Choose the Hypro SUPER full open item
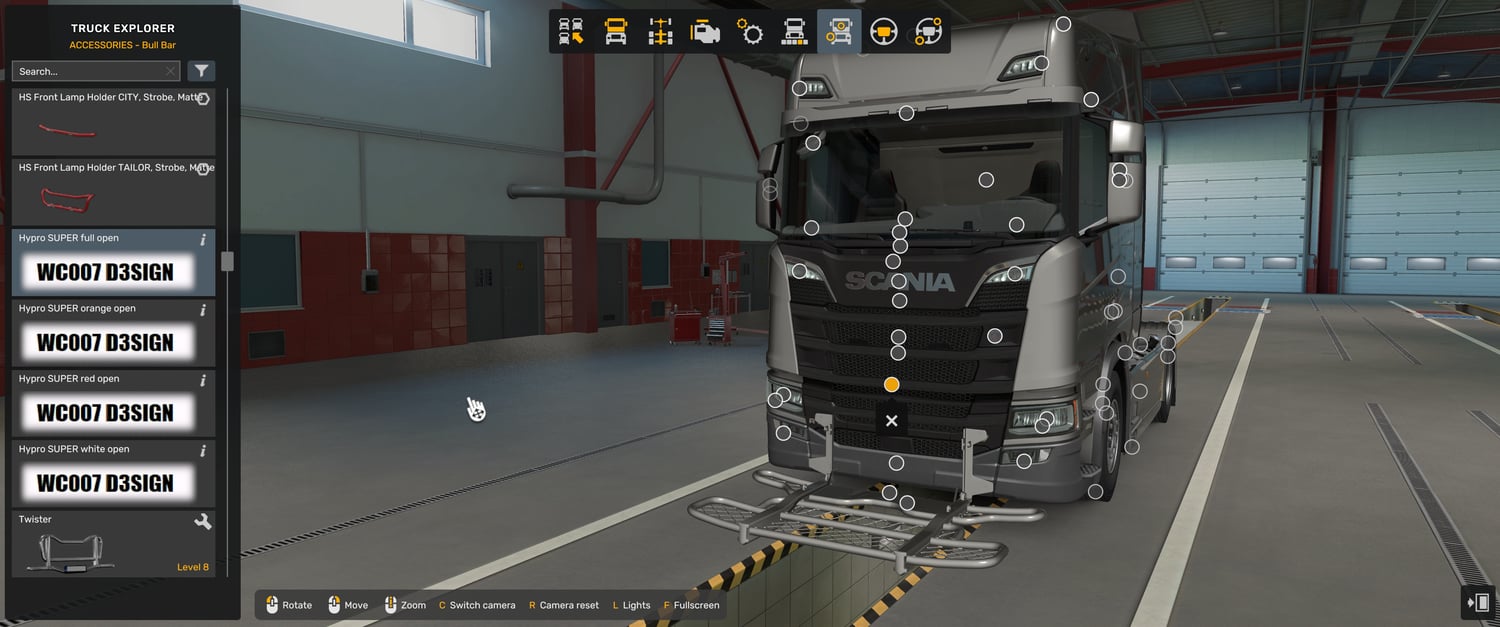Viewport: 1500px width, 627px height. pos(113,263)
